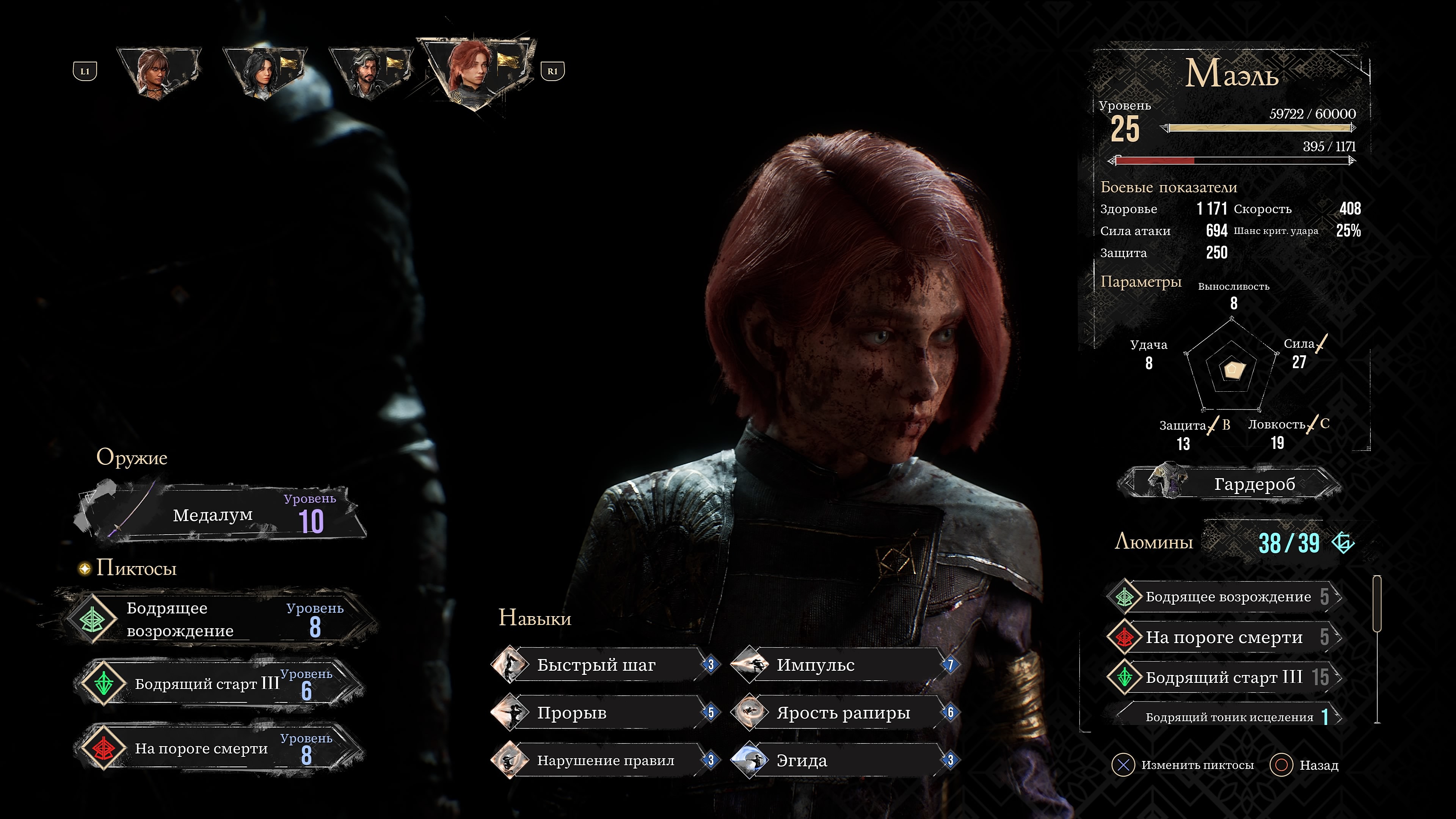Open the Медалум weapon slot
The width and height of the screenshot is (1456, 819).
[220, 515]
